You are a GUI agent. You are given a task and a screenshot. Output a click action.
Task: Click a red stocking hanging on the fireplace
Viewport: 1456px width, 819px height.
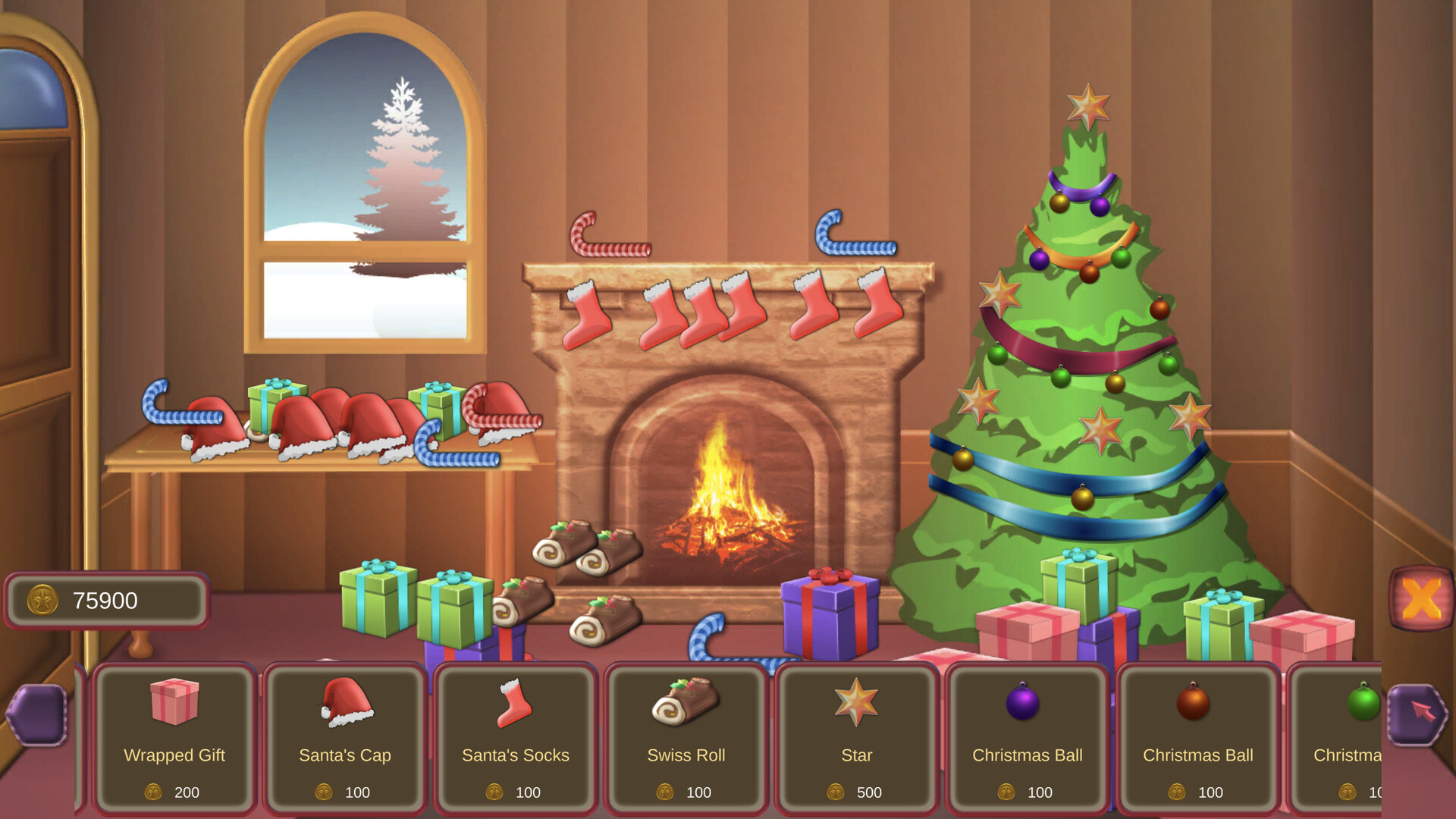click(588, 311)
